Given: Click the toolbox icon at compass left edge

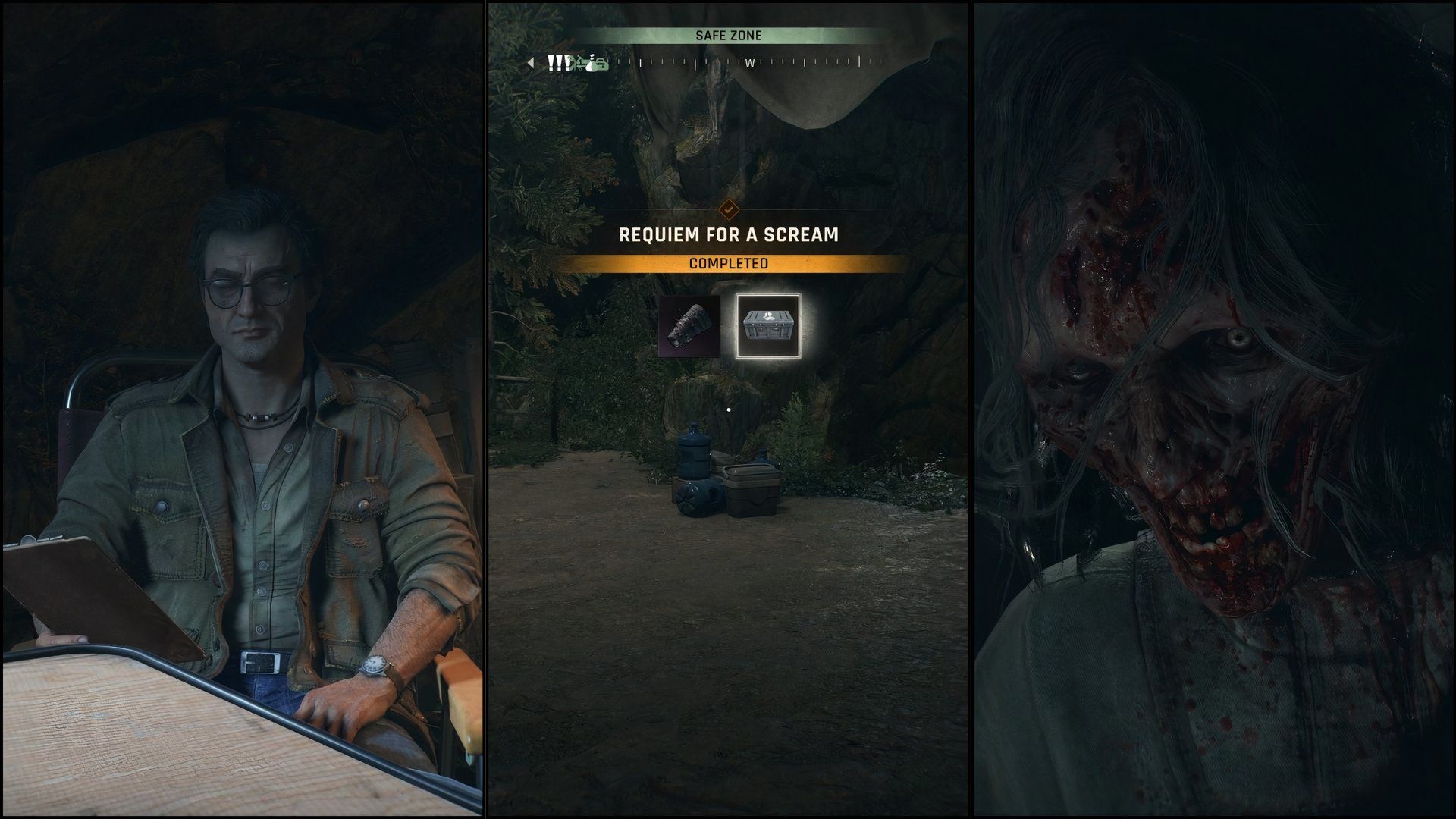Looking at the screenshot, I should (601, 64).
